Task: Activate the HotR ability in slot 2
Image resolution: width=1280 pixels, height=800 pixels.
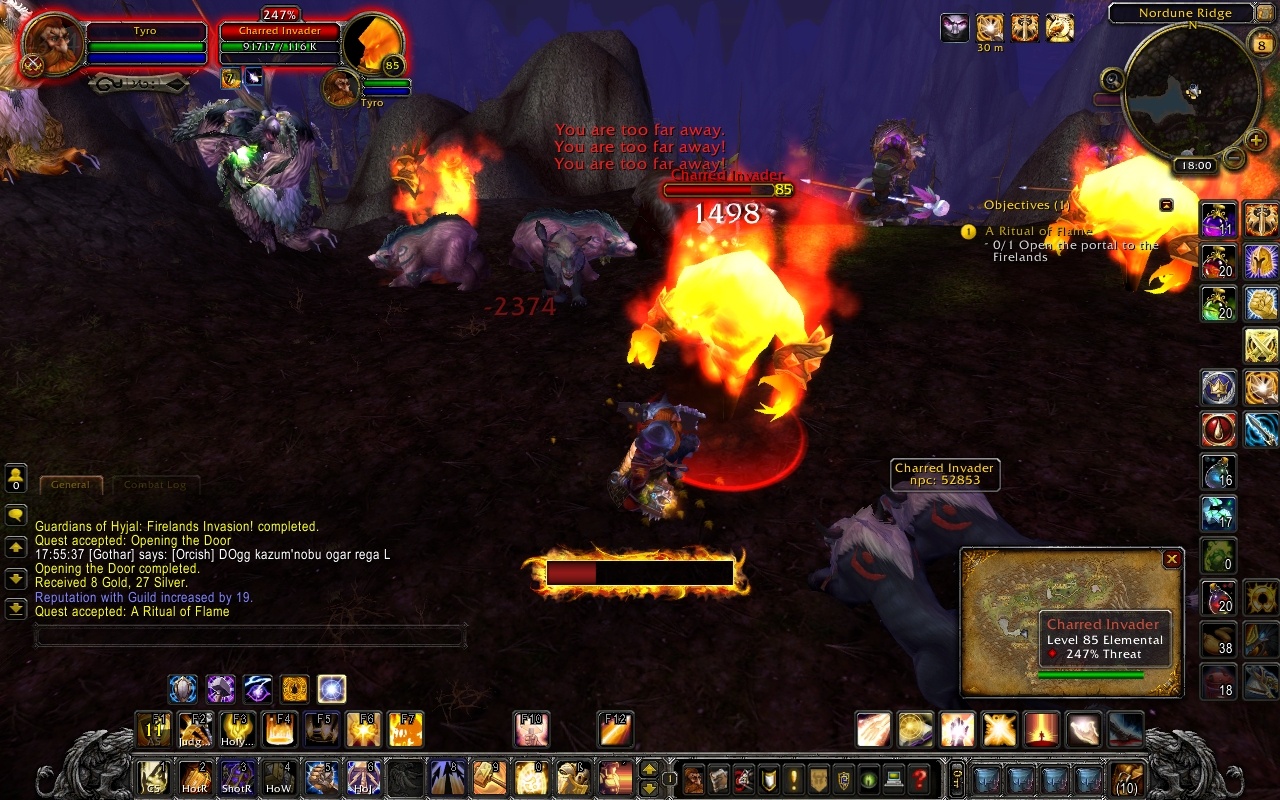Action: [x=194, y=777]
